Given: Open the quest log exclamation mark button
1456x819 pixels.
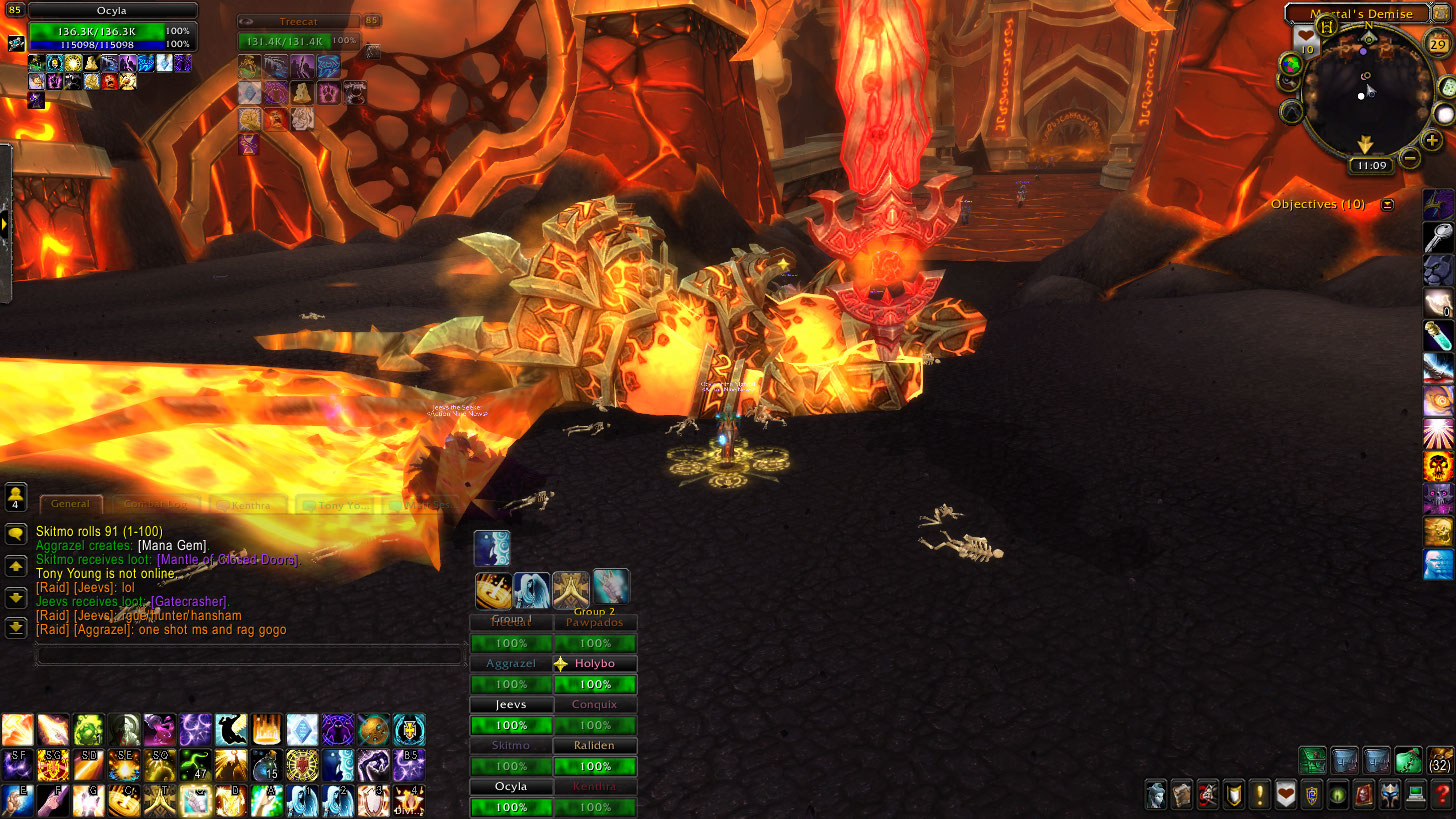Looking at the screenshot, I should 1260,795.
